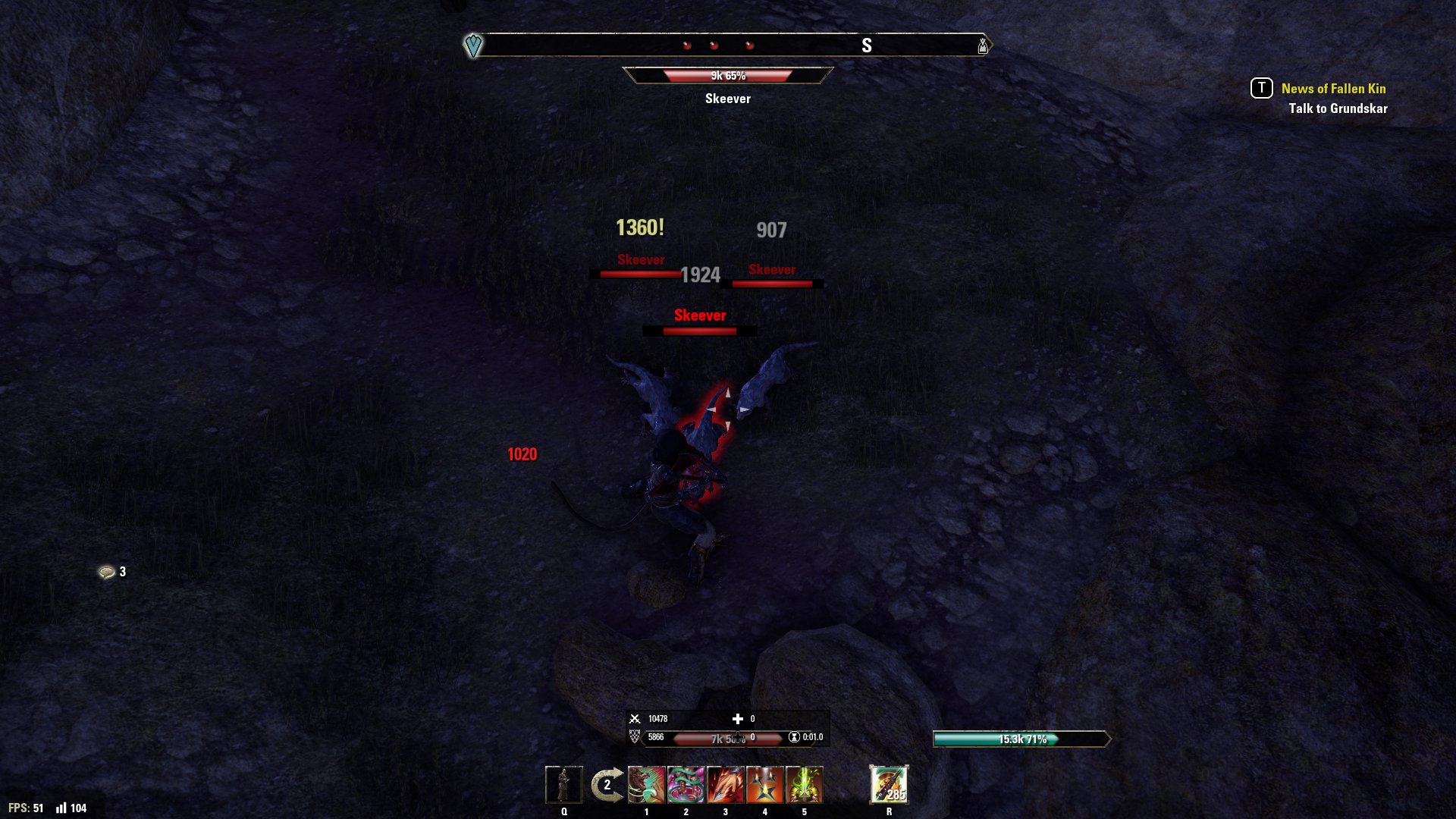
Task: Toggle the third red boss bar pip
Action: point(749,44)
